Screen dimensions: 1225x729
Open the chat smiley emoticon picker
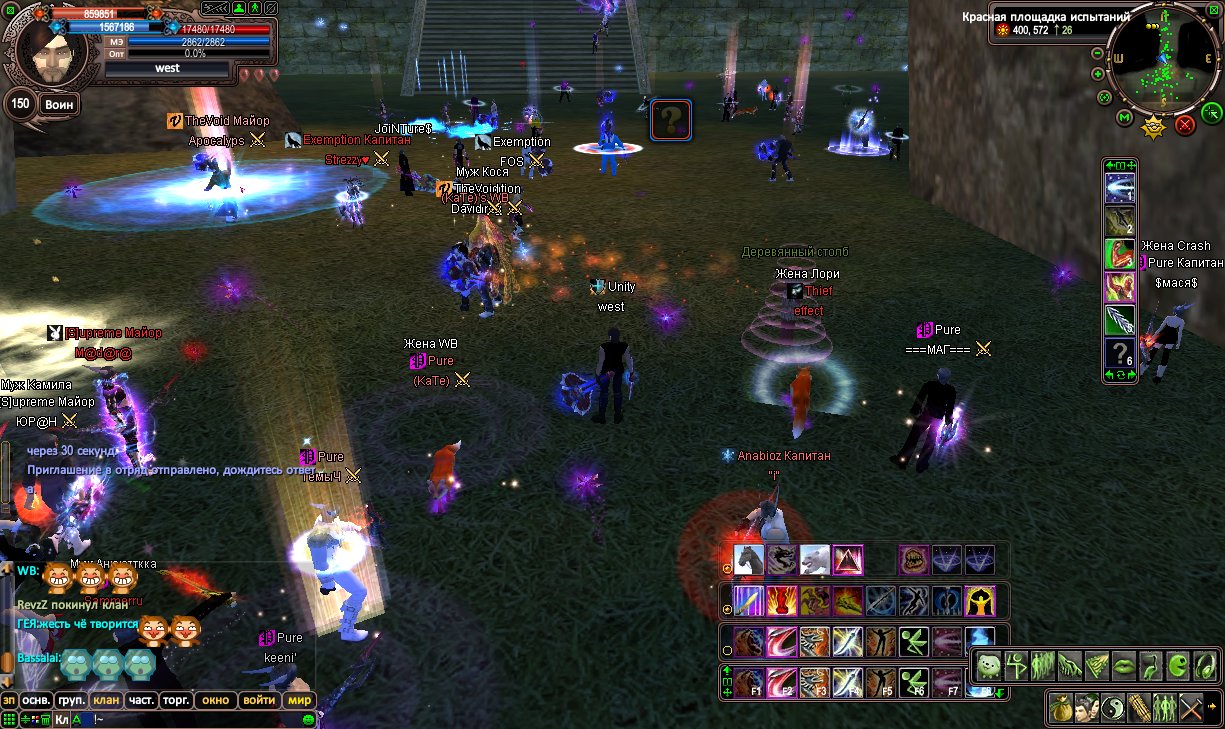309,718
